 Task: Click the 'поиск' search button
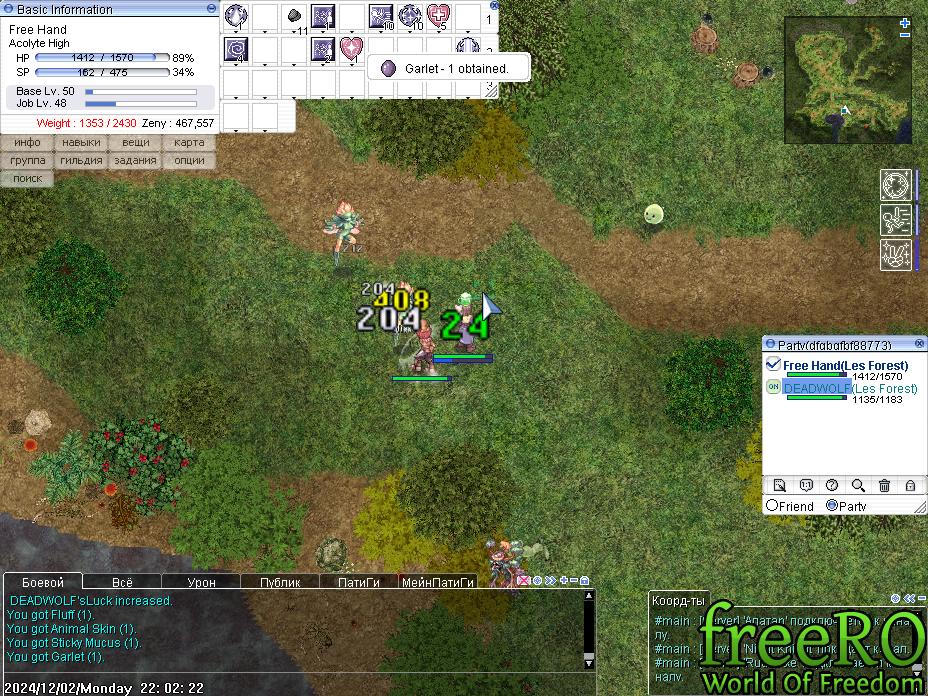pos(27,178)
